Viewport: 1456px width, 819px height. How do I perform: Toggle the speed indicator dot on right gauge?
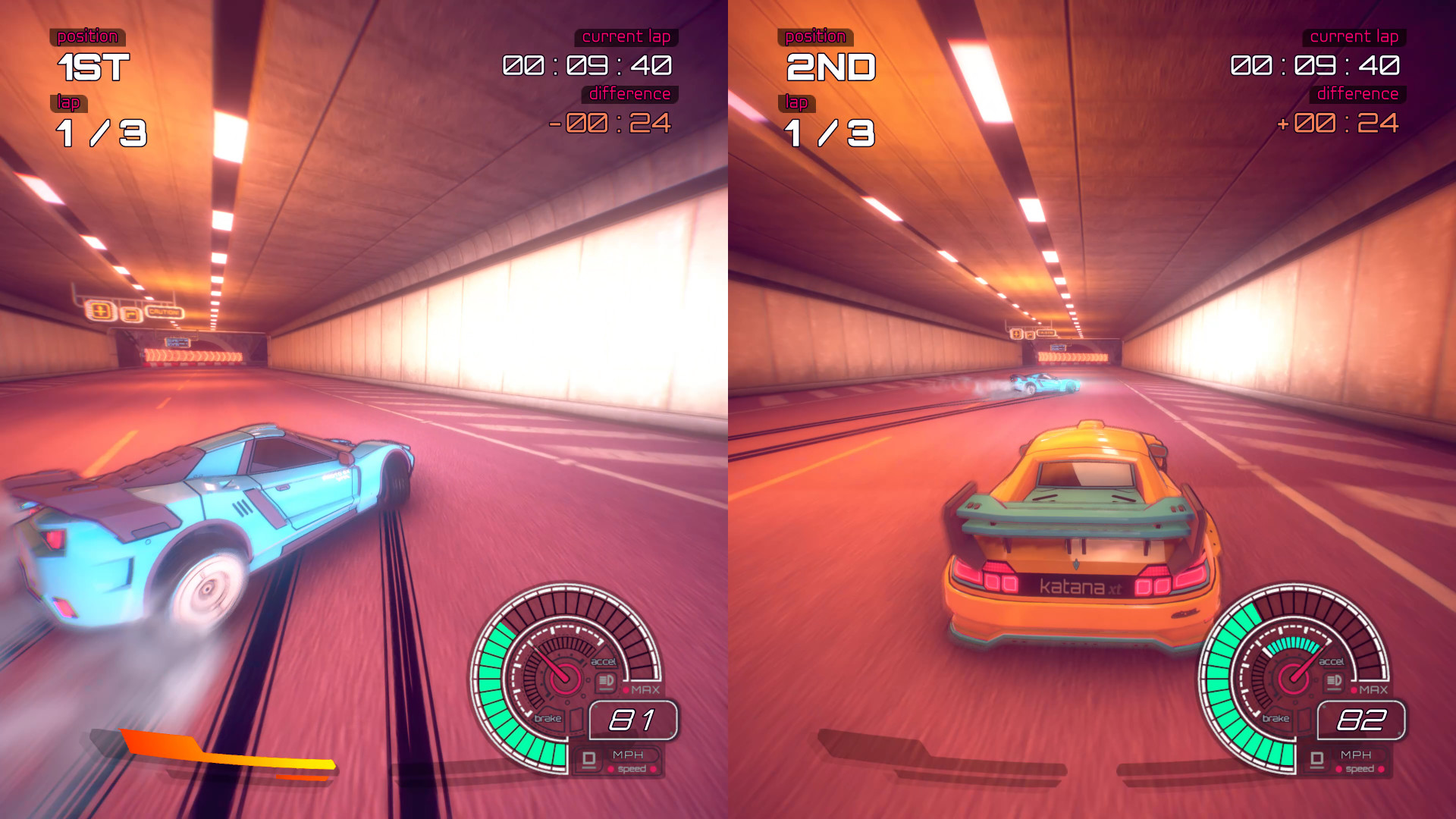[x=1338, y=769]
